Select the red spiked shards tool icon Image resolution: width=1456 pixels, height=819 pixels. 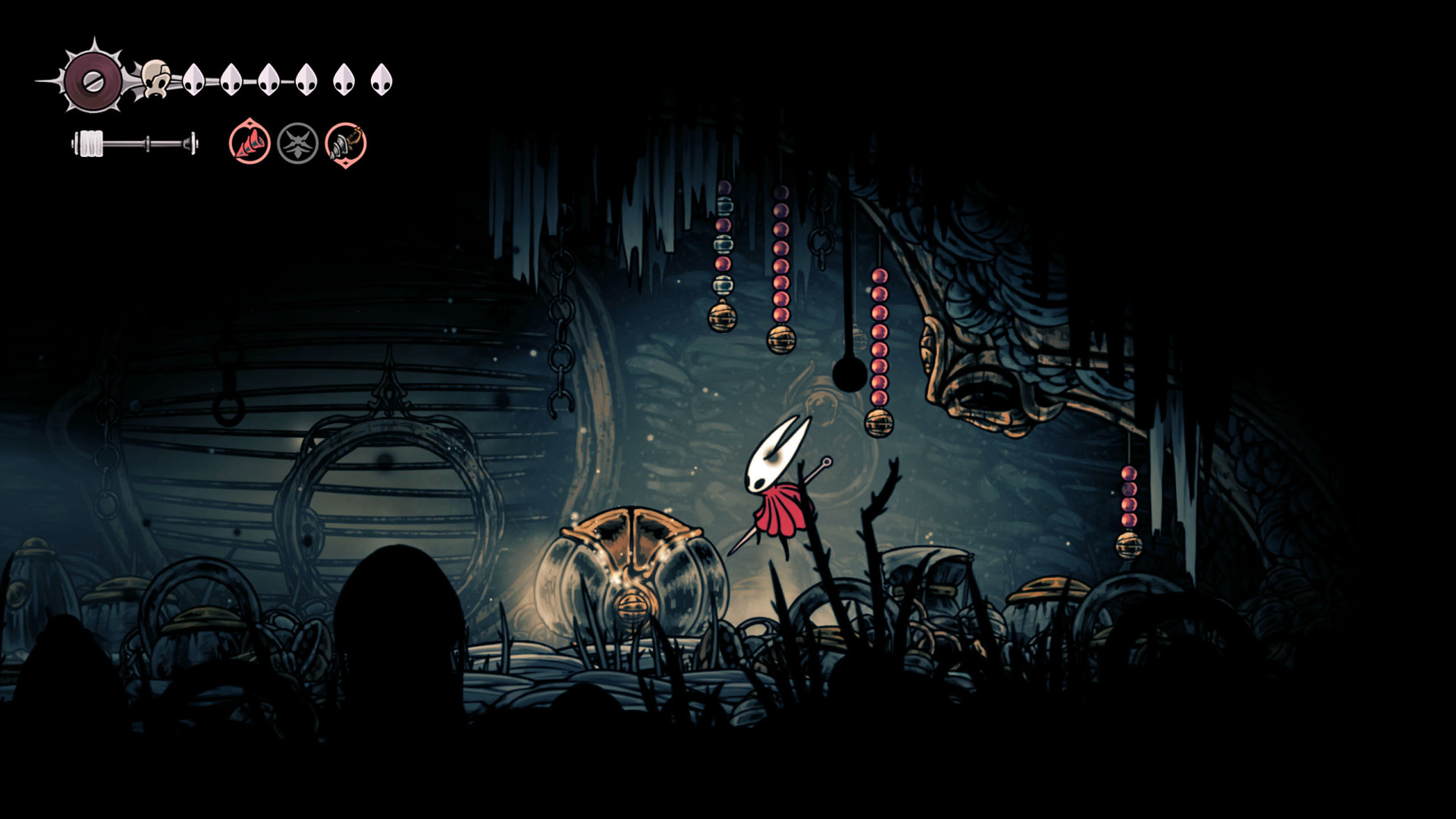pyautogui.click(x=249, y=143)
